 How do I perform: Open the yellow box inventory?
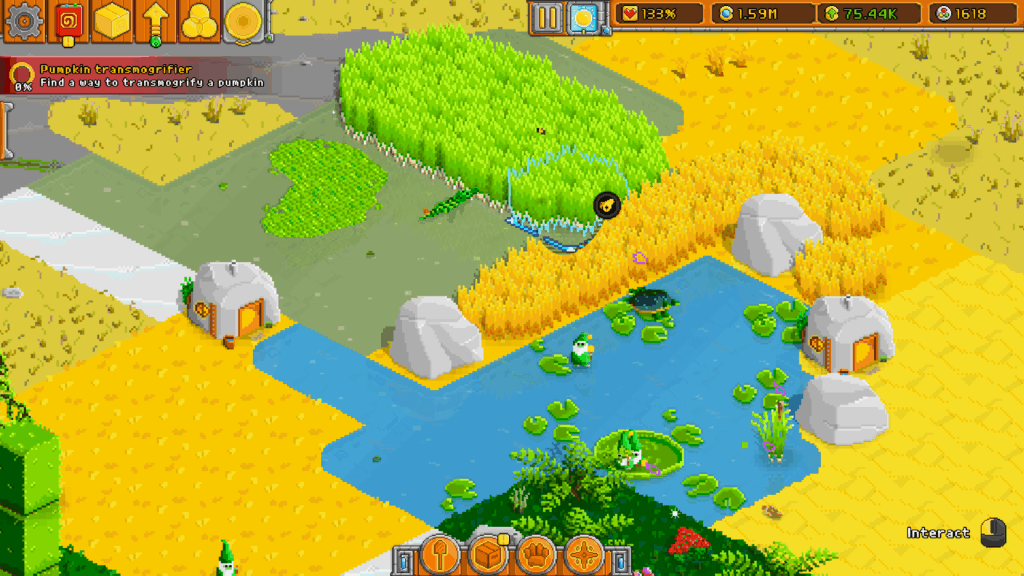[x=112, y=21]
